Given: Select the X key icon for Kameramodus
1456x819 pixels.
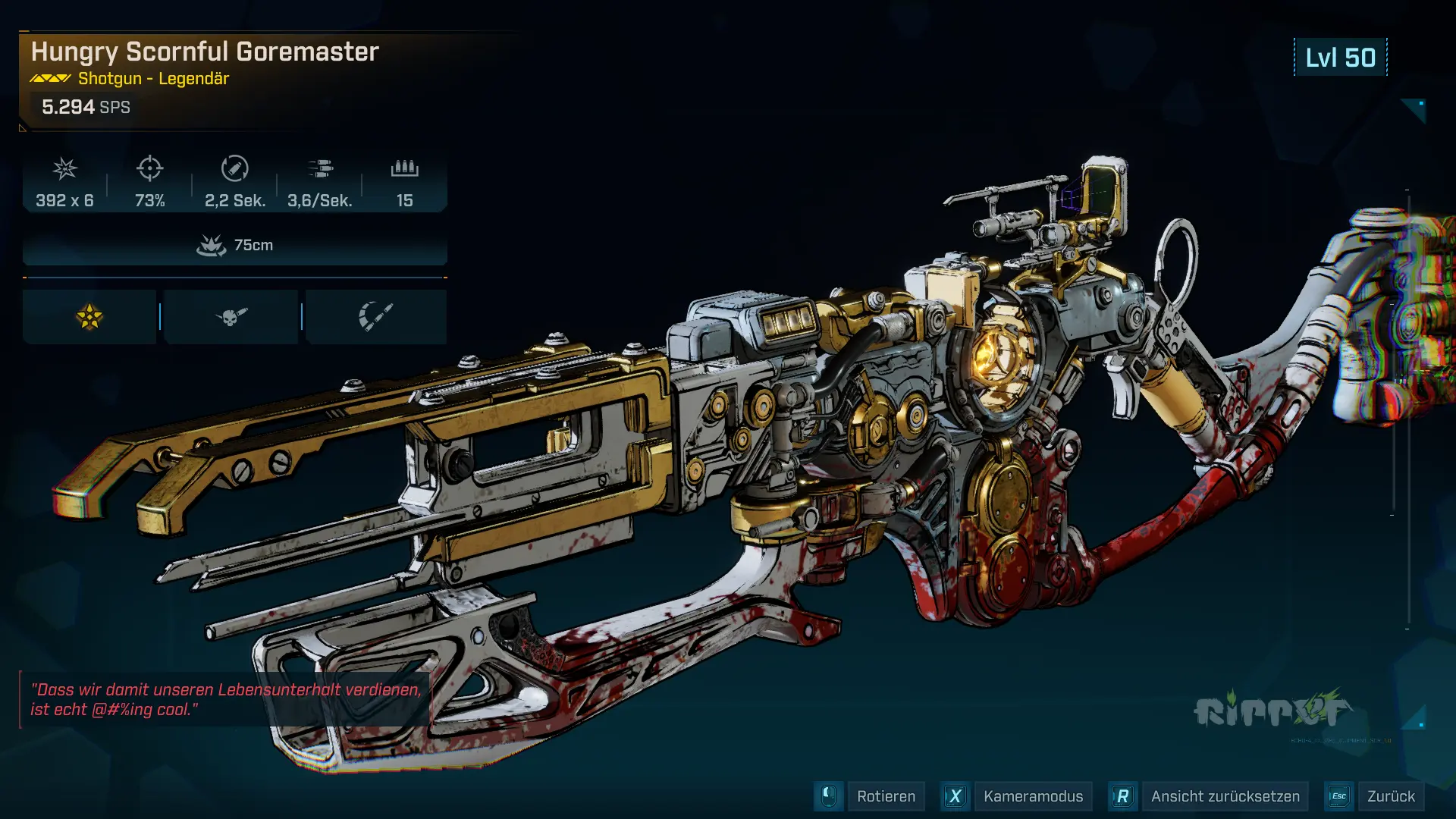Looking at the screenshot, I should [955, 796].
